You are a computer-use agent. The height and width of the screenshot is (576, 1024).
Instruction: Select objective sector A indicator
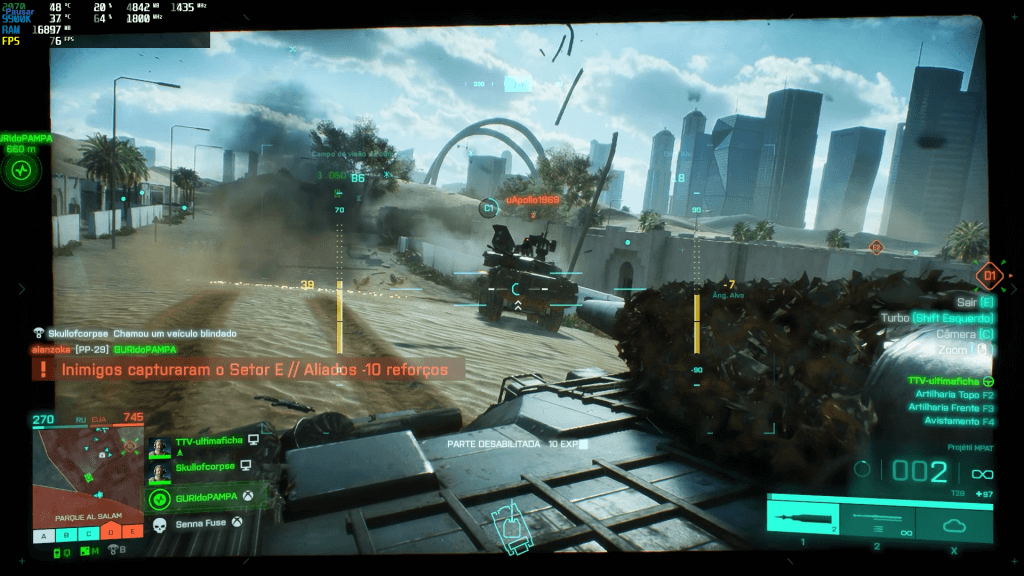43,535
